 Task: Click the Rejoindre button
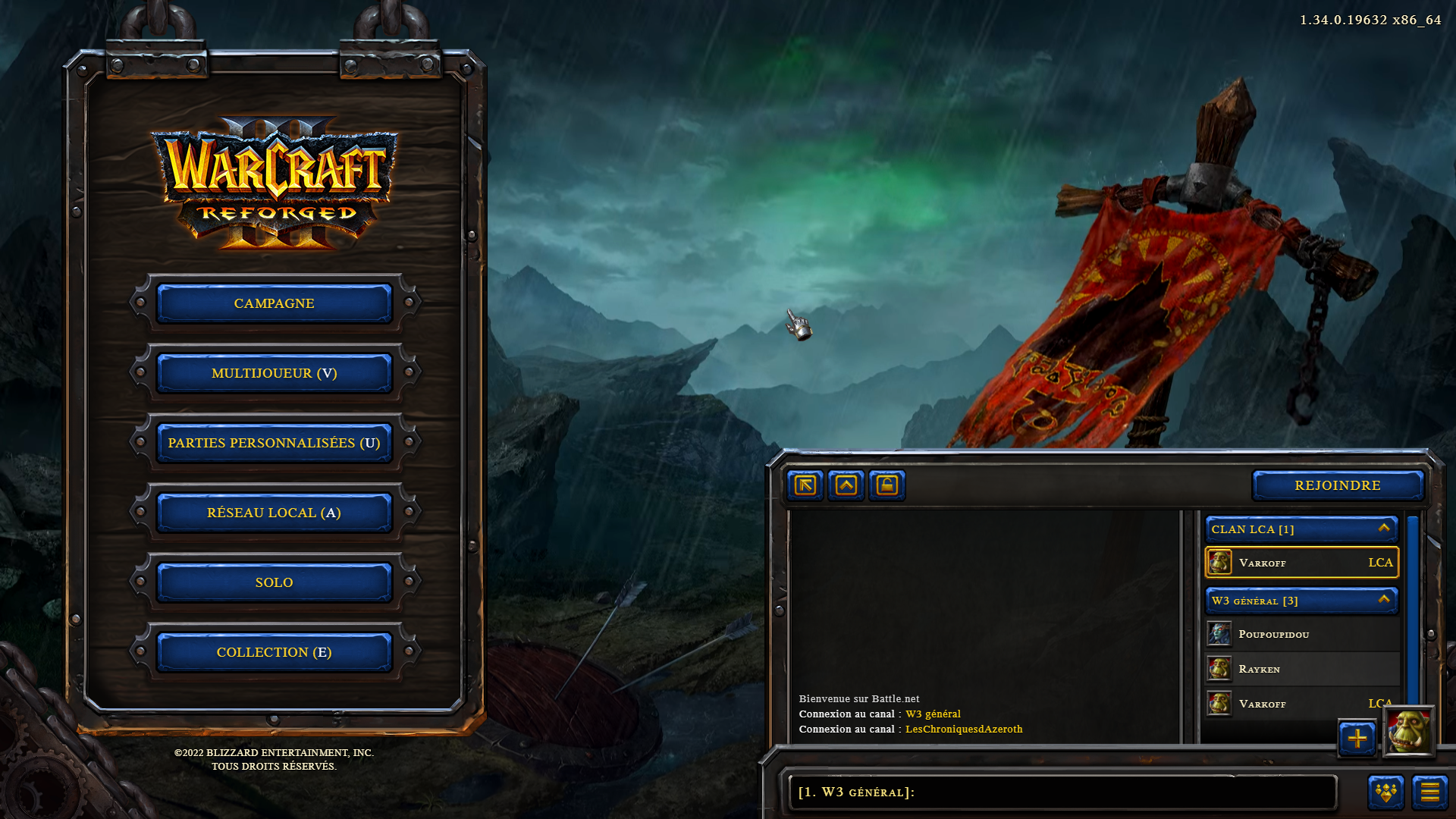(1337, 485)
